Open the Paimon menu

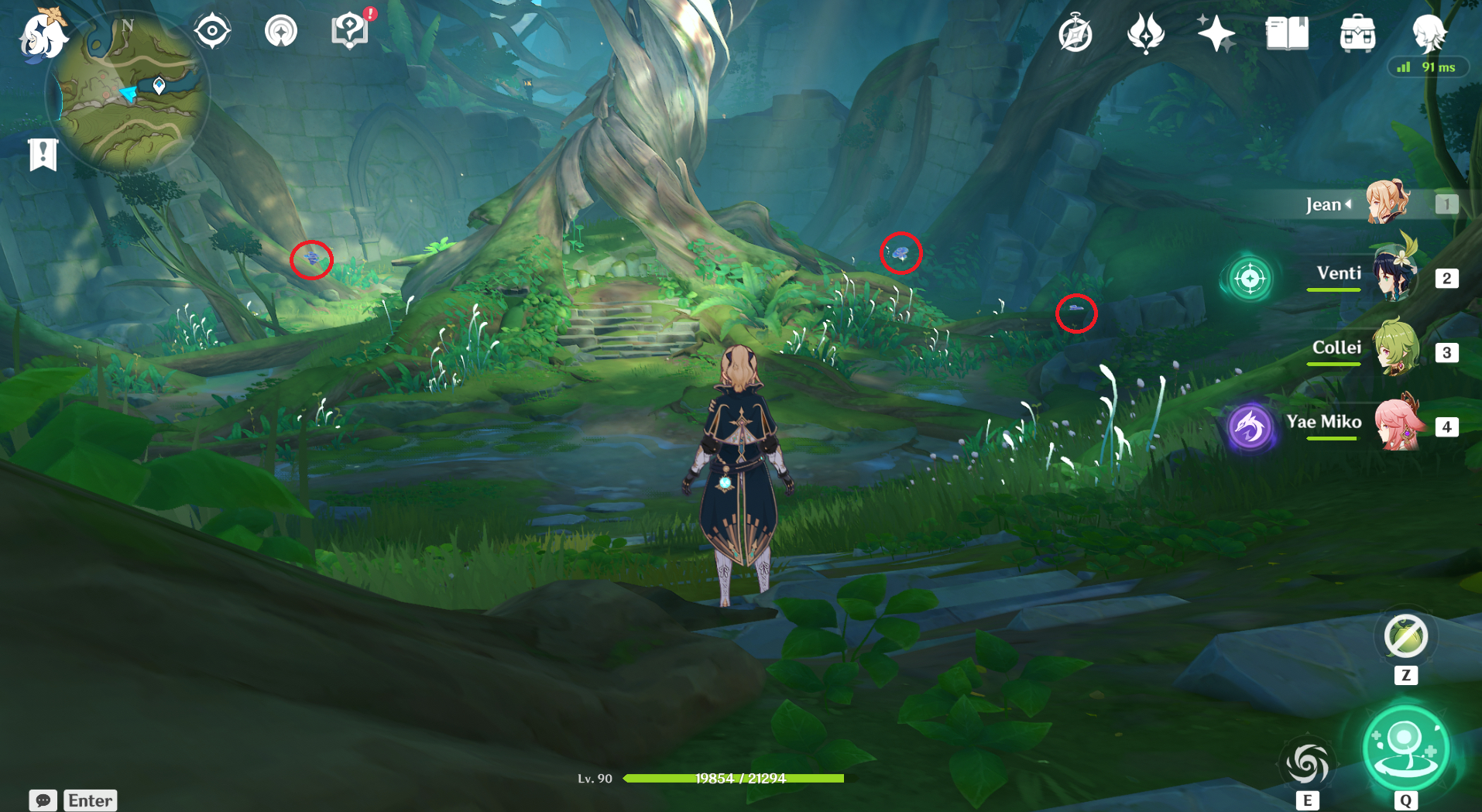(x=43, y=36)
